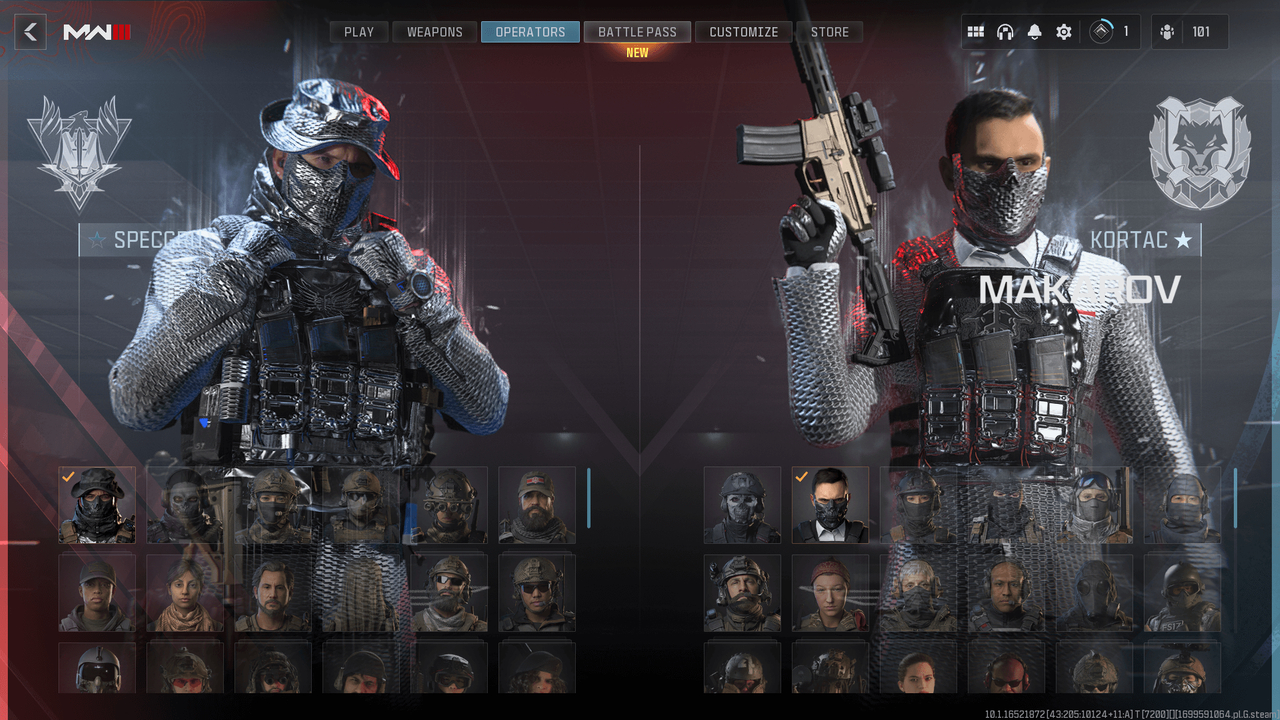Open the audio headset icon
Image resolution: width=1280 pixels, height=720 pixels.
[1005, 31]
